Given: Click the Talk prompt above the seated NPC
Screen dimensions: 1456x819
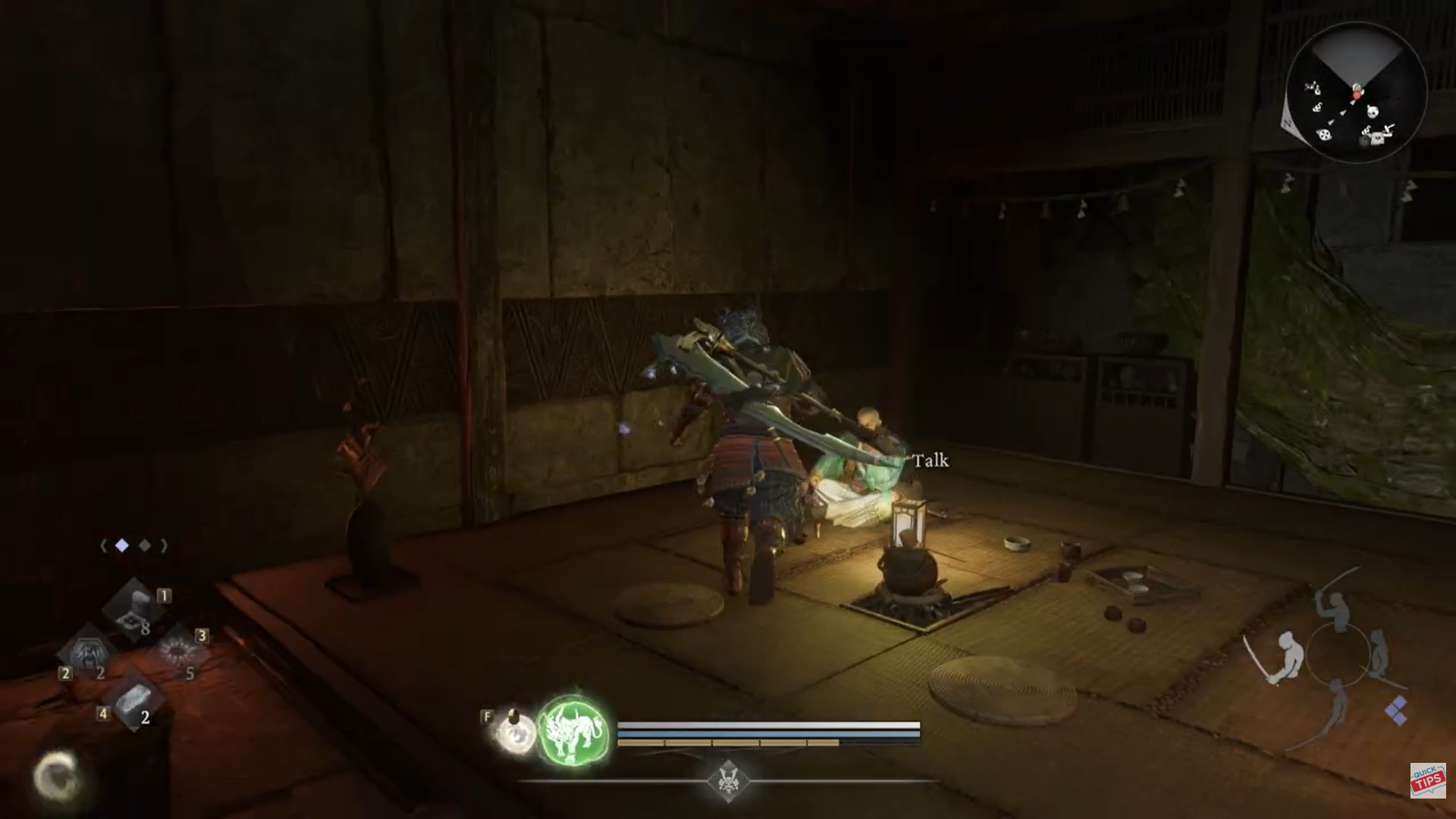Looking at the screenshot, I should pyautogui.click(x=931, y=460).
